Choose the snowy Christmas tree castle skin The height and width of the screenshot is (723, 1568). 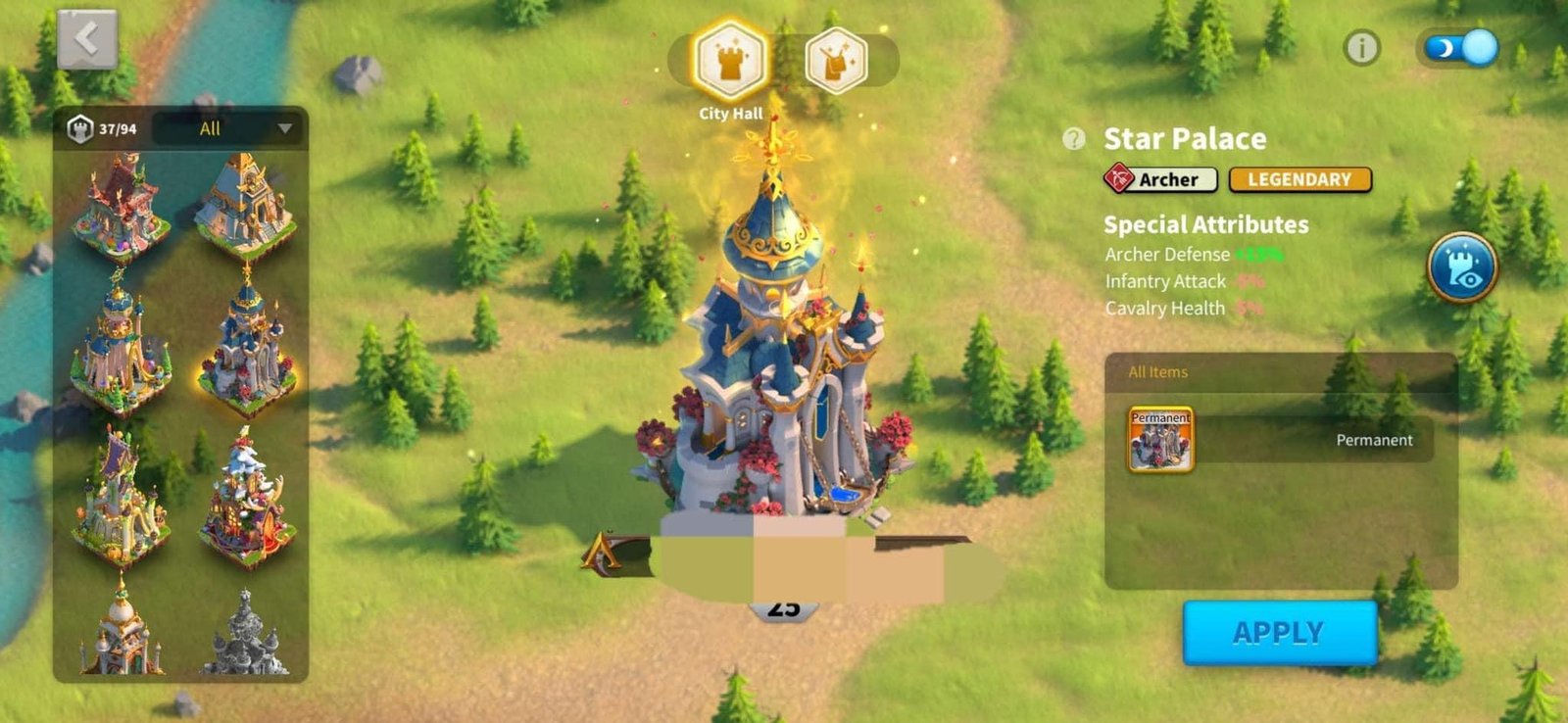click(245, 502)
